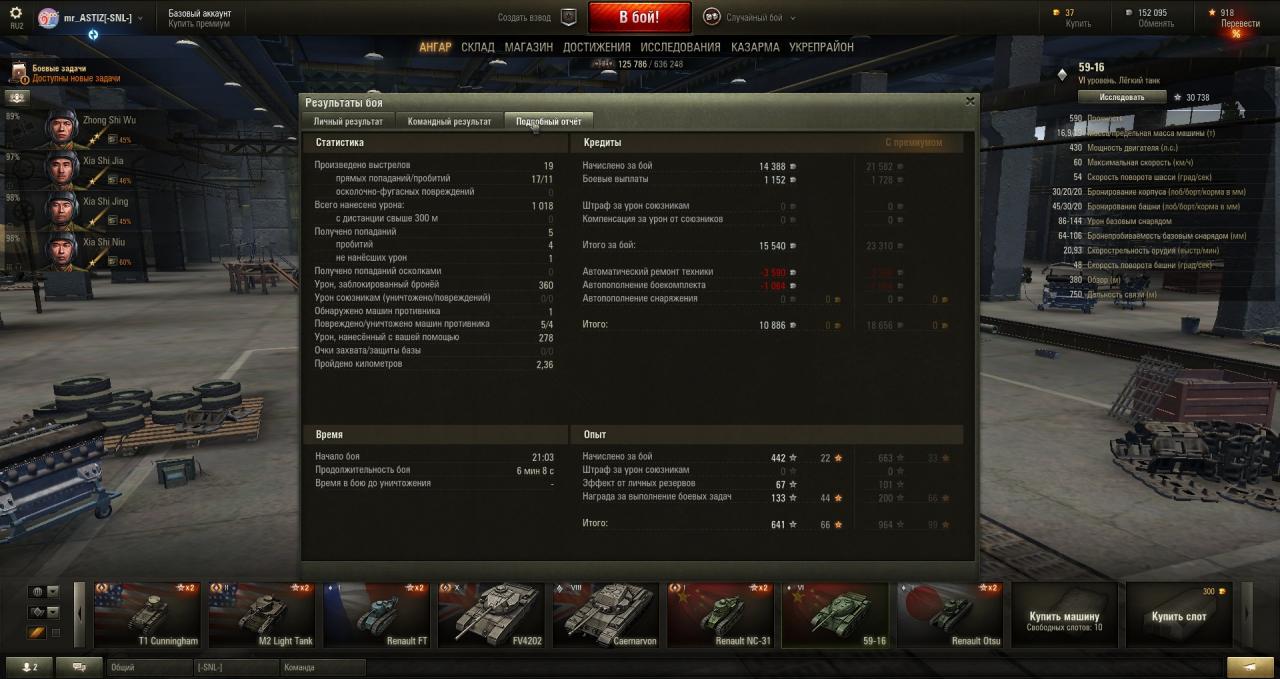Open the КАЗАРМА barracks menu
1280x679 pixels.
point(755,47)
